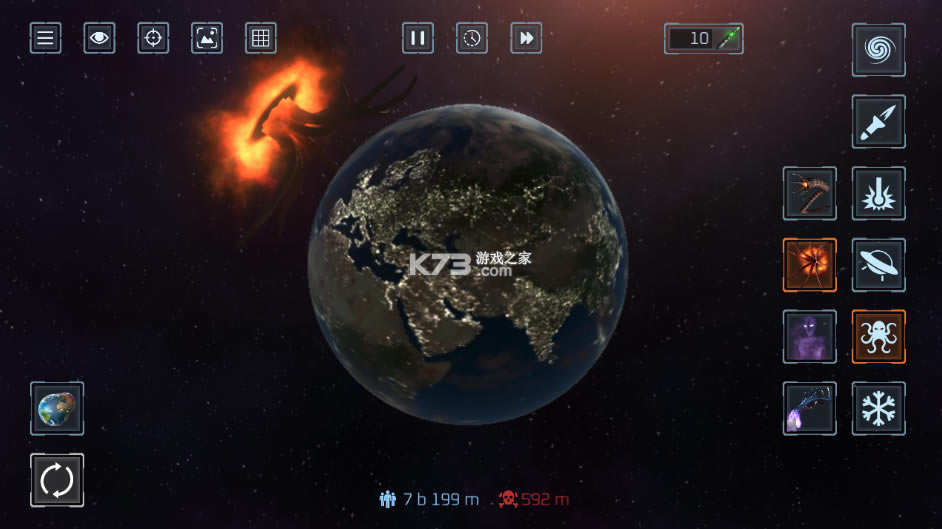Image resolution: width=942 pixels, height=529 pixels.
Task: Take a screenshot with the picture frame icon
Action: (207, 39)
